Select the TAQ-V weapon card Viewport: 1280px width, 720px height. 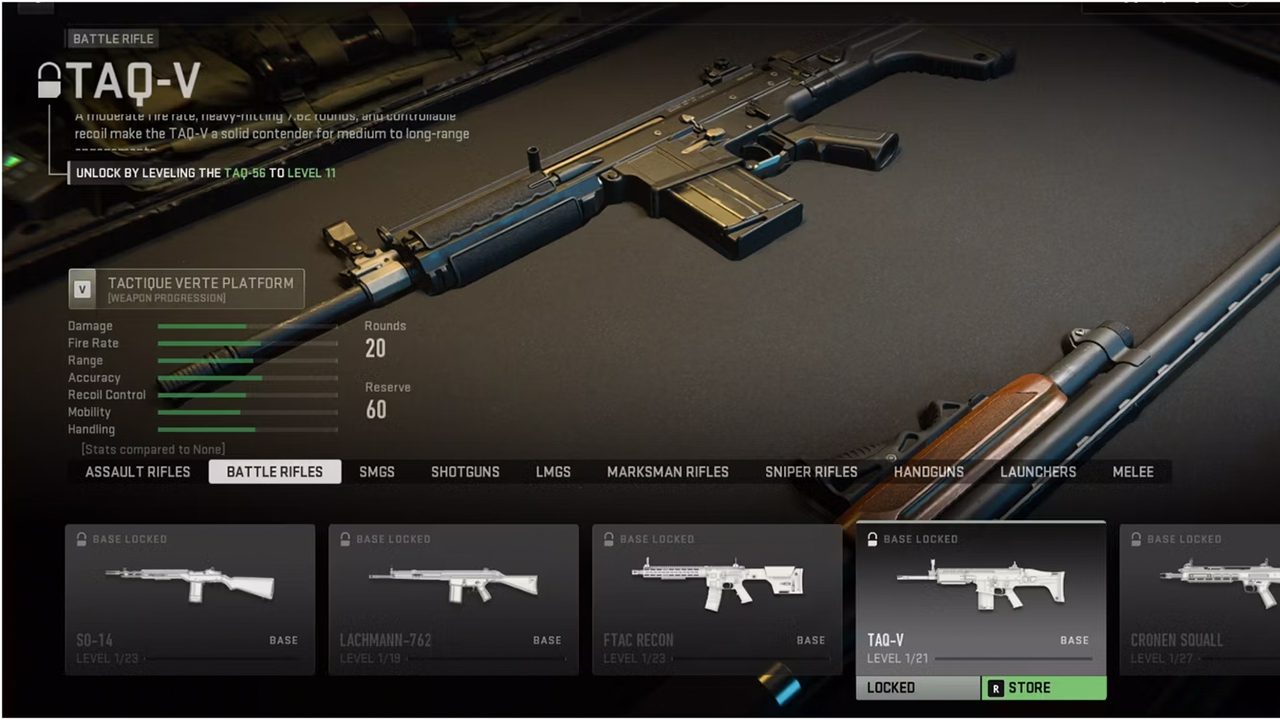tap(981, 598)
